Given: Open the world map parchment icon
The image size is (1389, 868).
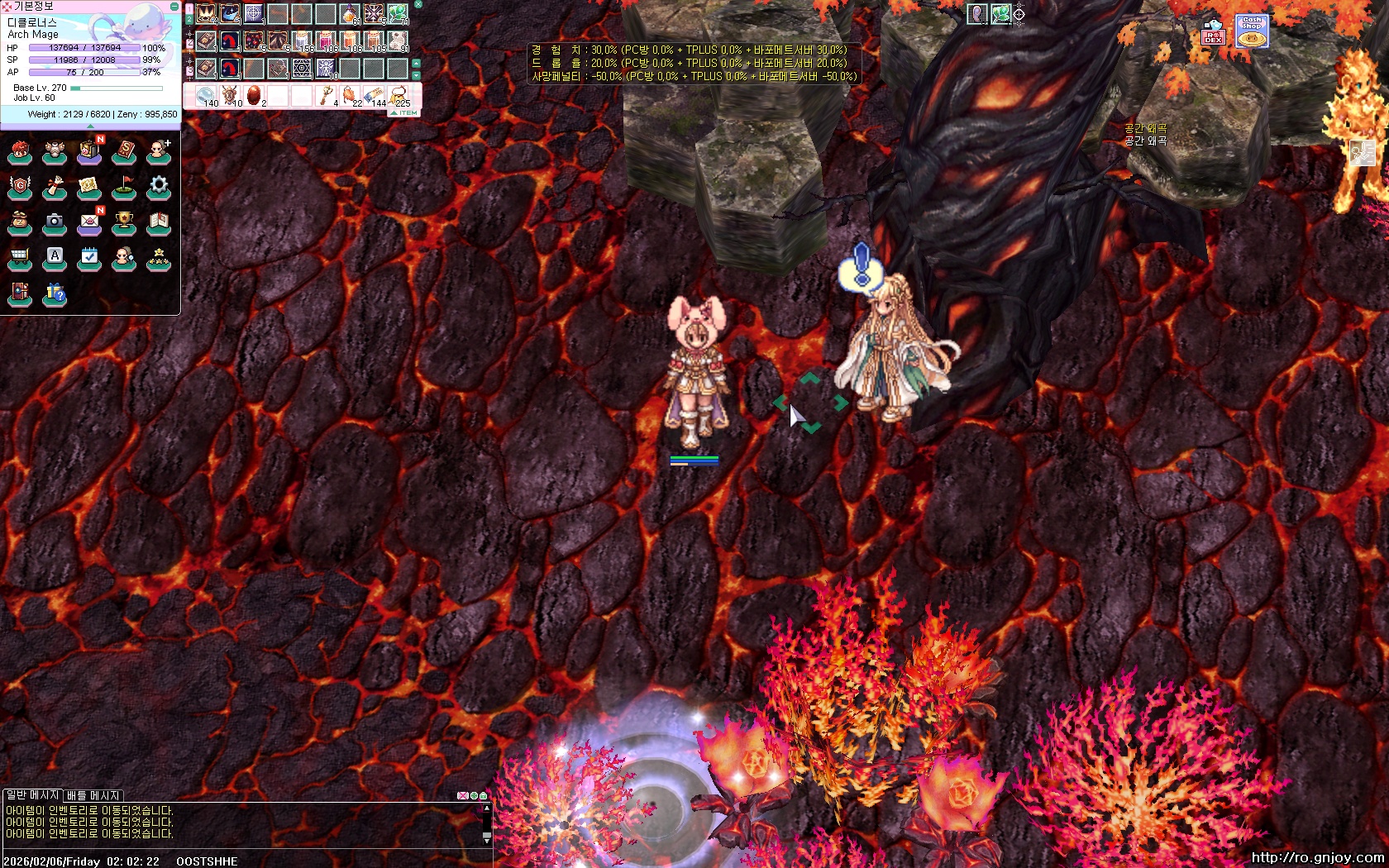Looking at the screenshot, I should 89,187.
